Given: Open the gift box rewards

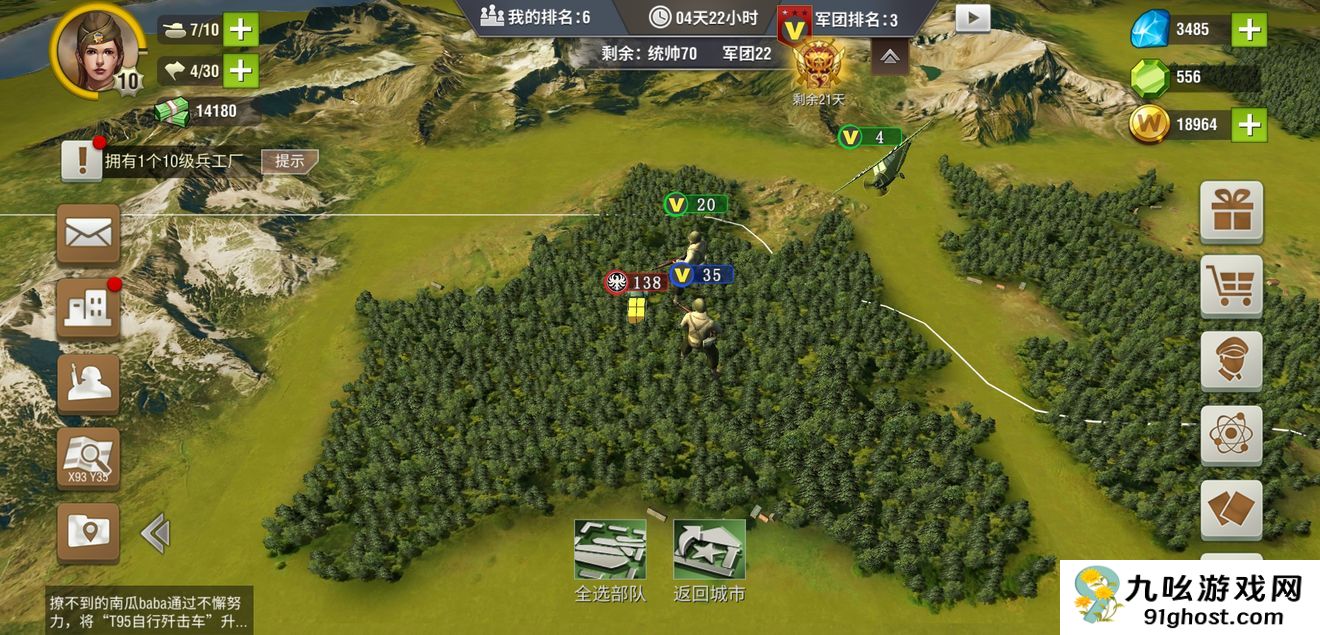Looking at the screenshot, I should [1231, 211].
